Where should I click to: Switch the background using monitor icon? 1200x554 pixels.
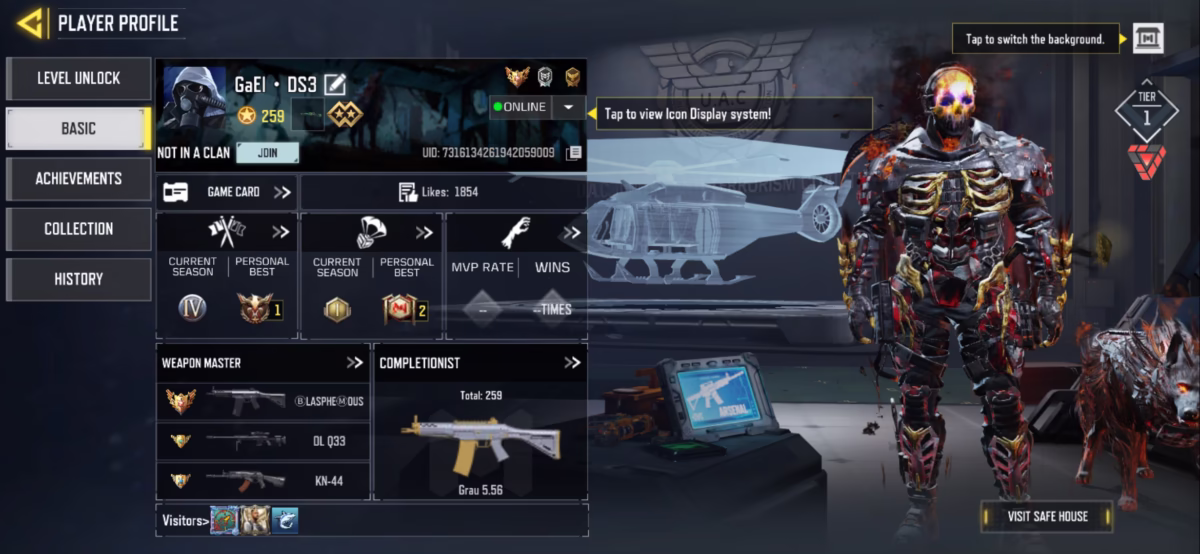tap(1148, 39)
